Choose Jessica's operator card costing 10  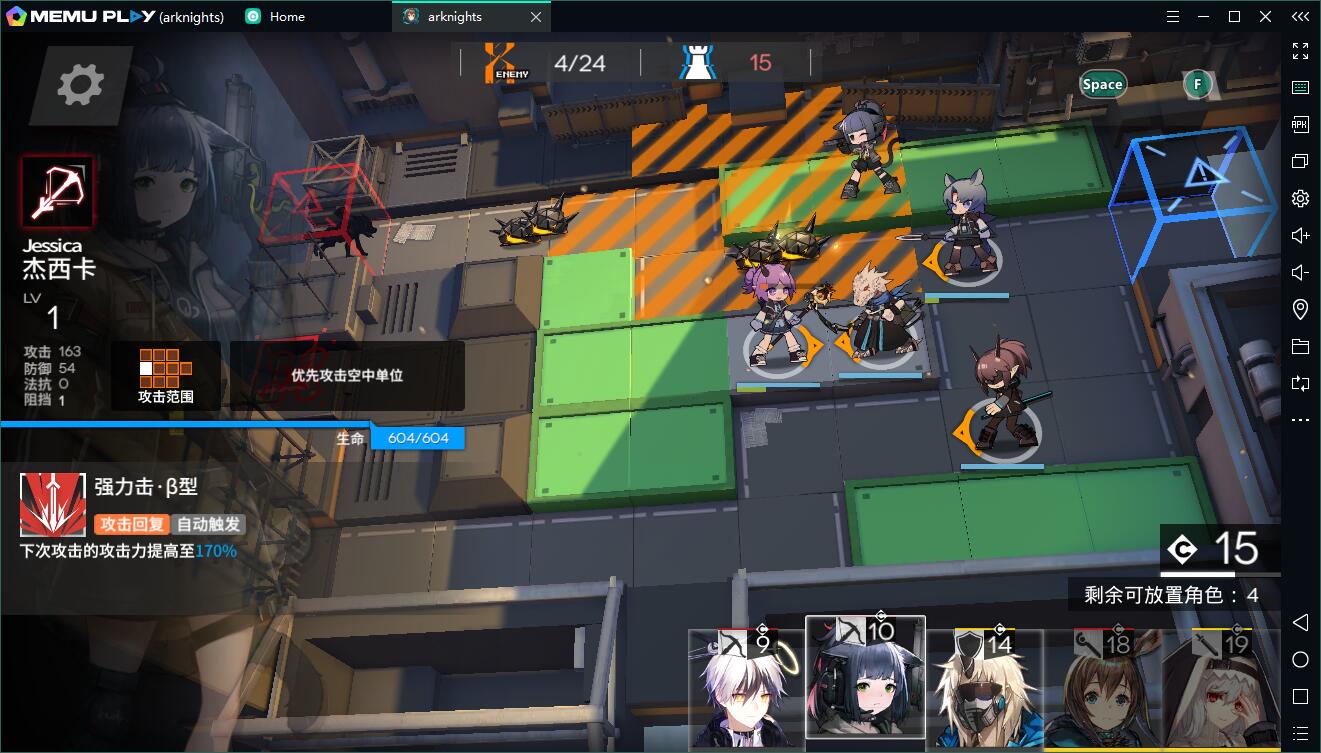[865, 680]
